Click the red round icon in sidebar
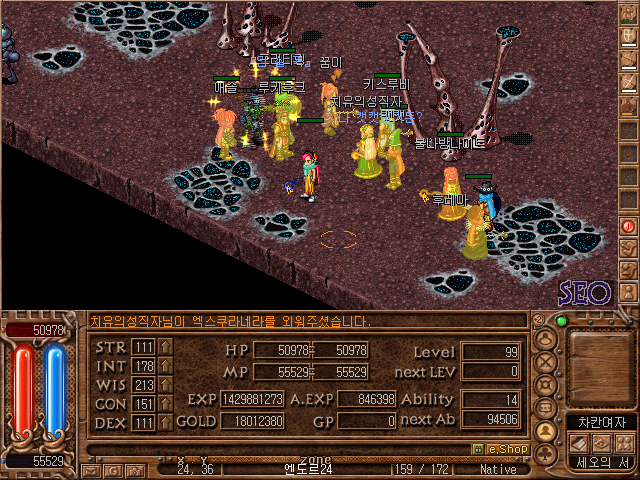Screen dimensions: 640x480 click(627, 225)
